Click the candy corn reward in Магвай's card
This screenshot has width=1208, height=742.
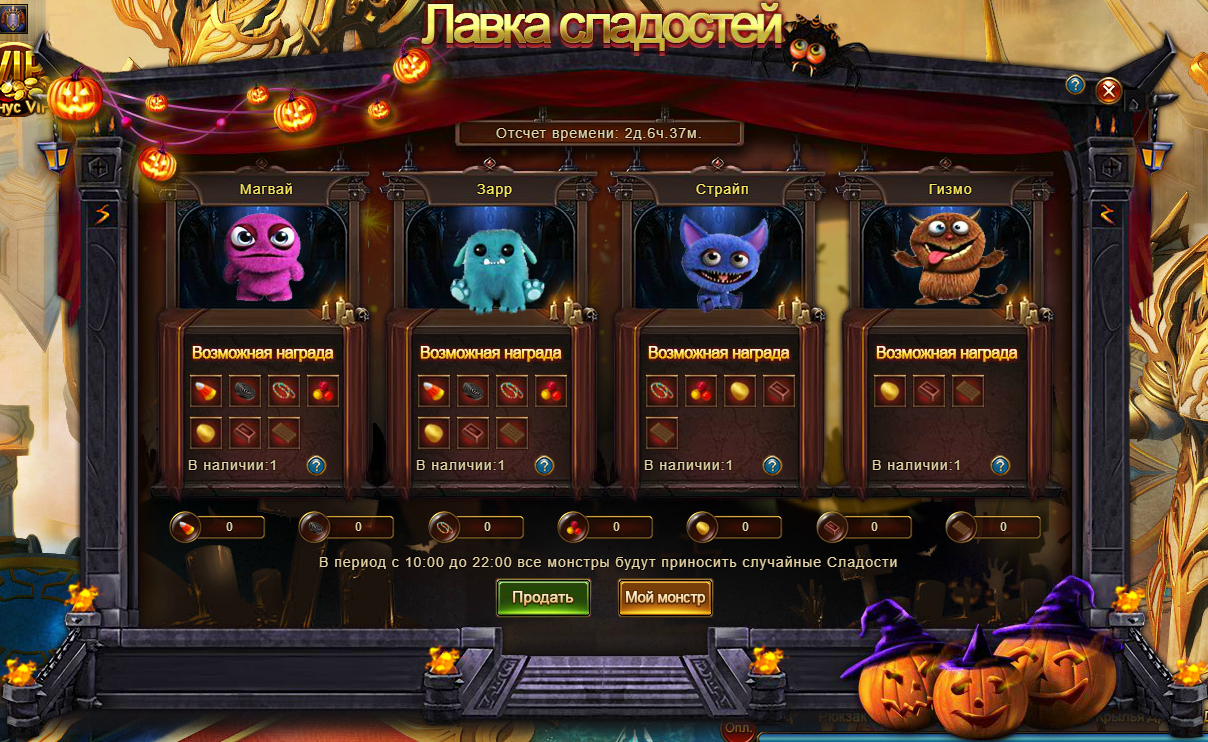click(x=206, y=390)
